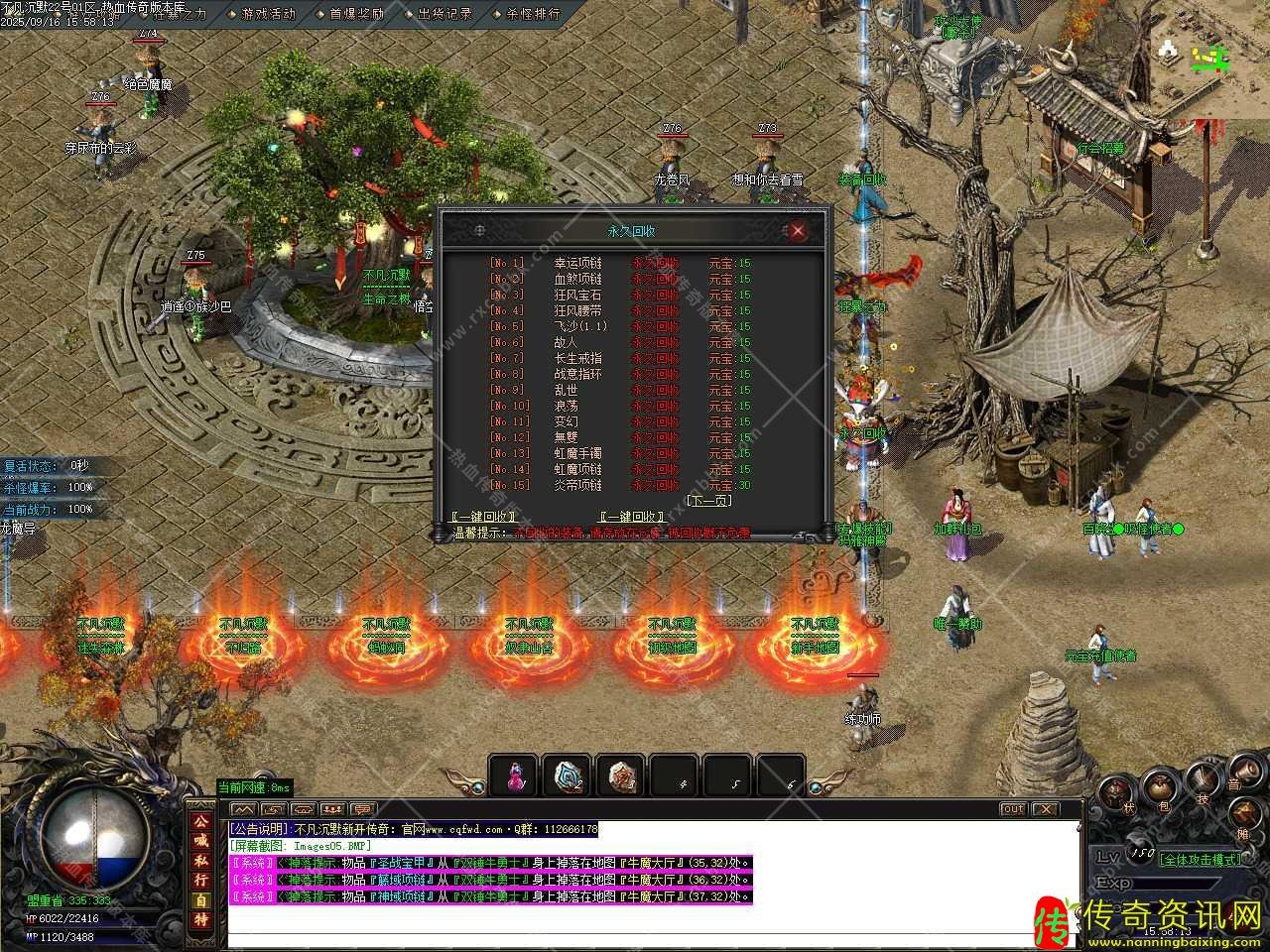Screen dimensions: 1270x952
Task: Switch the 全体攻击模式 attack mode
Action: (1201, 859)
